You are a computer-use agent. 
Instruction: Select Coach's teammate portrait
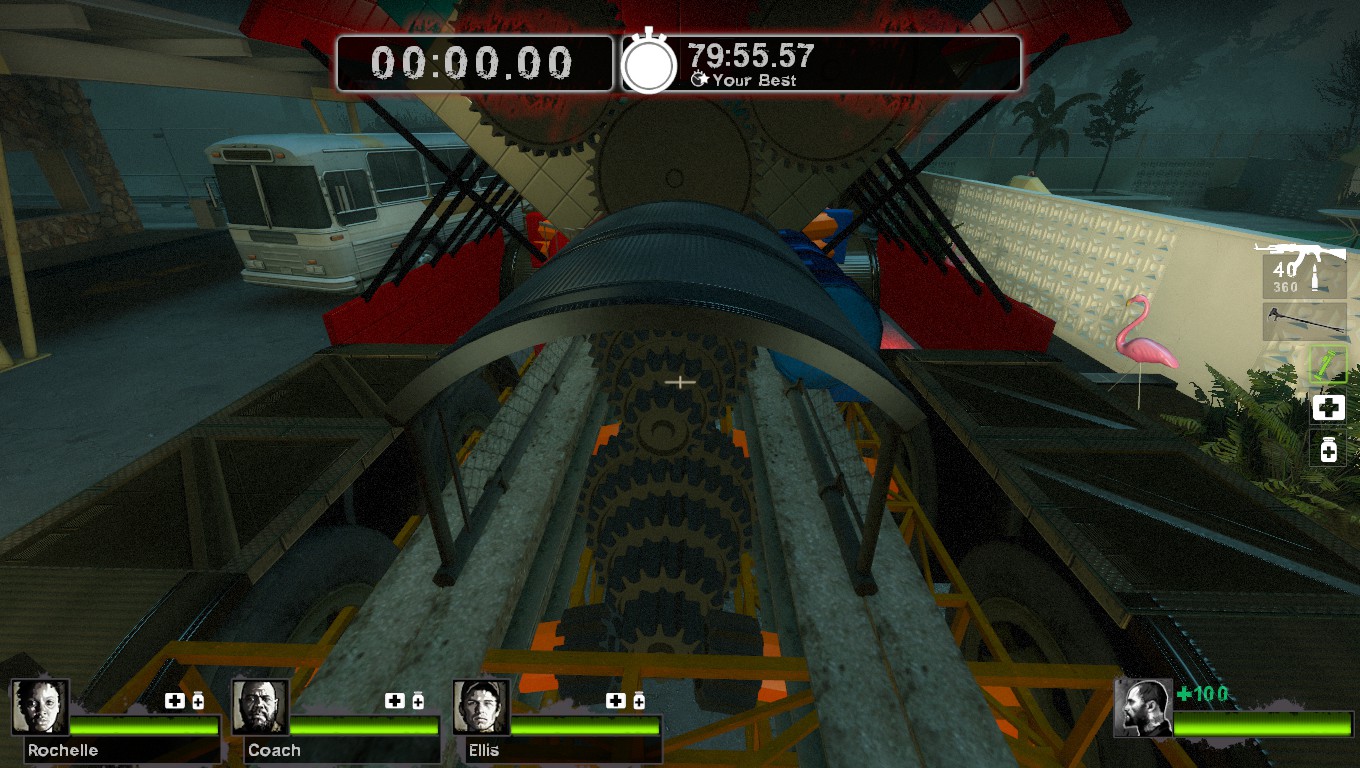(x=261, y=707)
